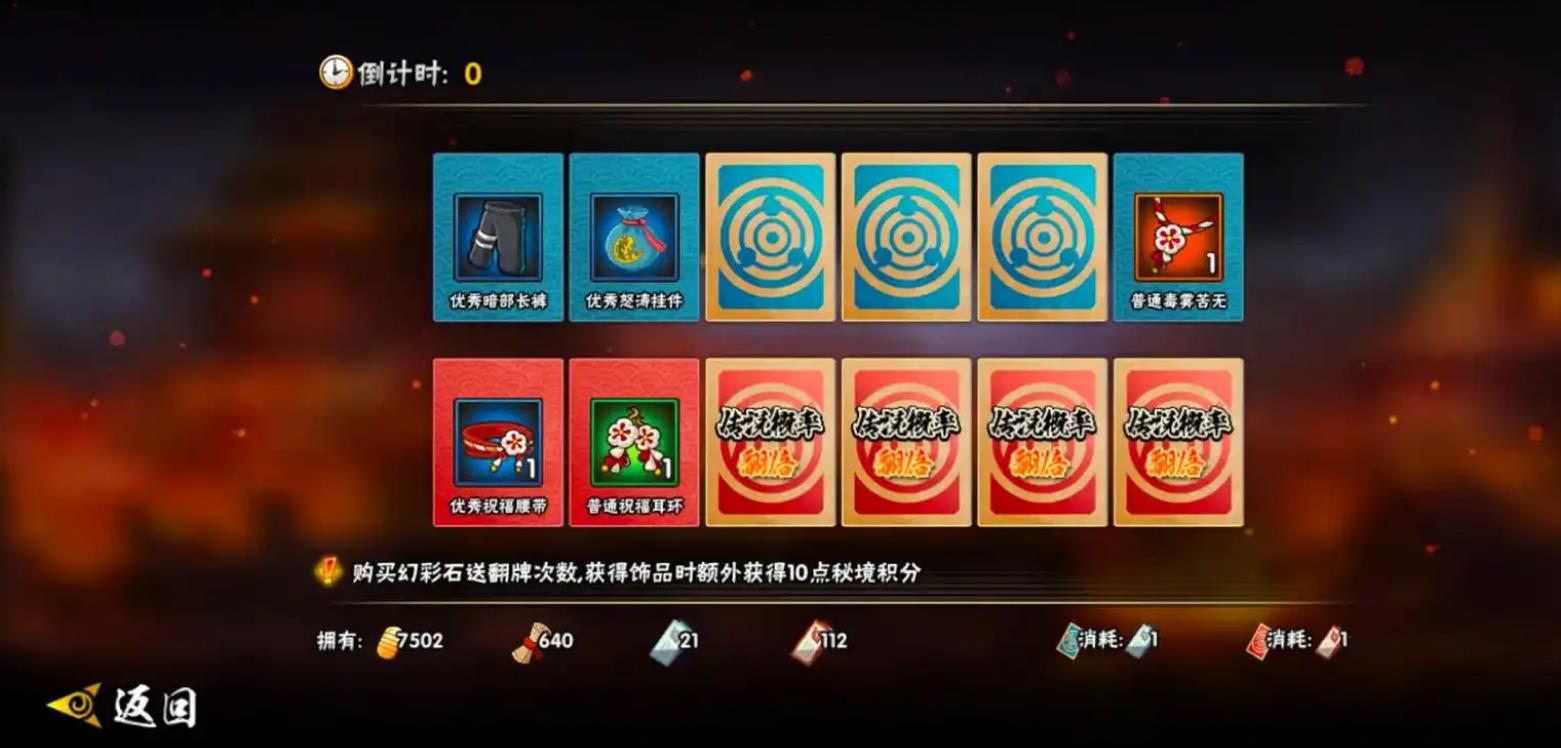This screenshot has width=1561, height=748.
Task: Click the blue flip-card currency icon showing 21
Action: (x=666, y=640)
